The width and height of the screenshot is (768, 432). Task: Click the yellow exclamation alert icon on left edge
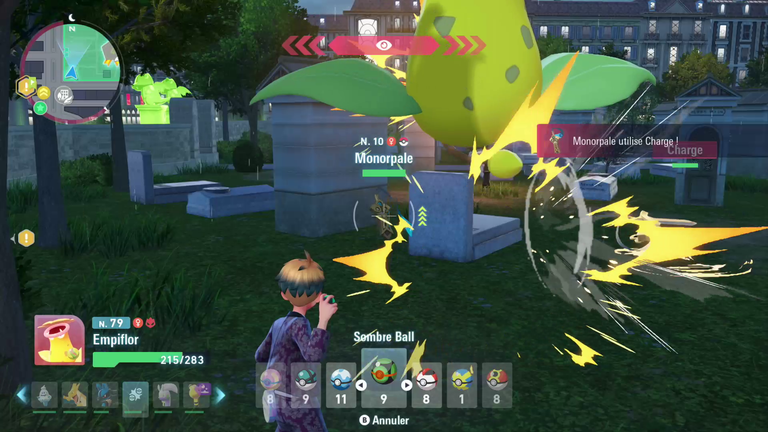(26, 238)
